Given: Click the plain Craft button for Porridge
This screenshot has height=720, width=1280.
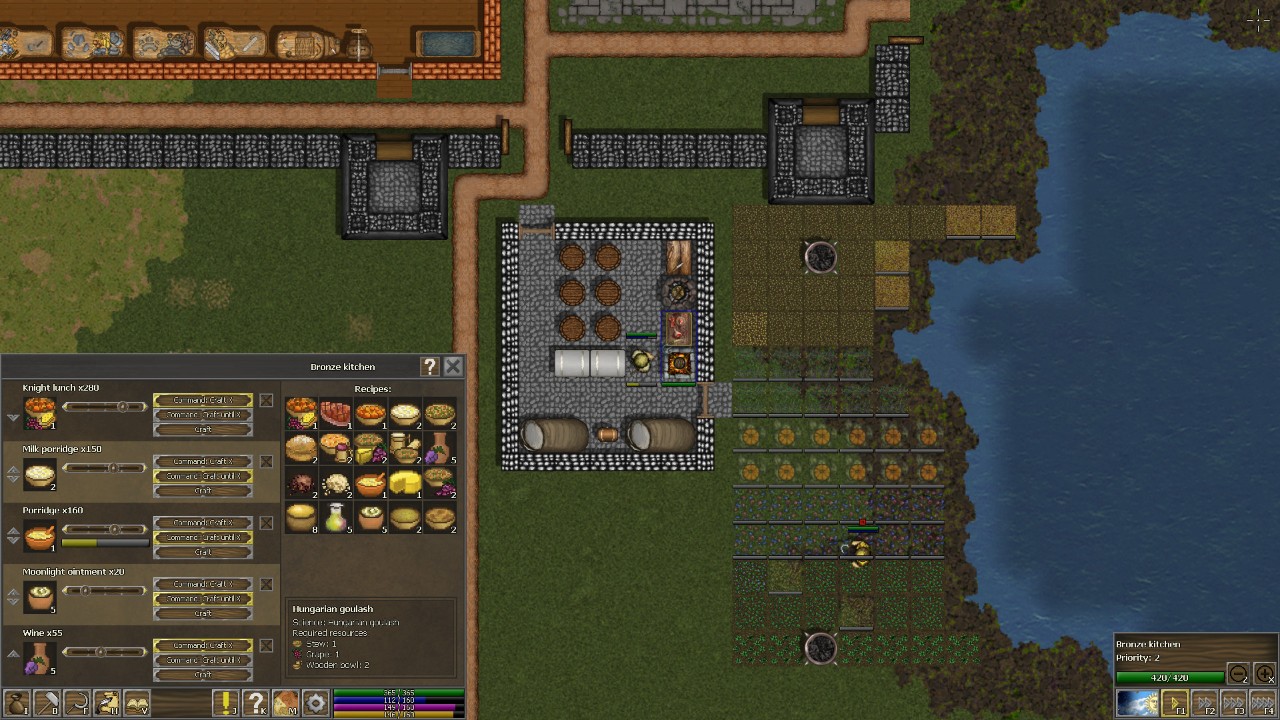Looking at the screenshot, I should tap(202, 552).
